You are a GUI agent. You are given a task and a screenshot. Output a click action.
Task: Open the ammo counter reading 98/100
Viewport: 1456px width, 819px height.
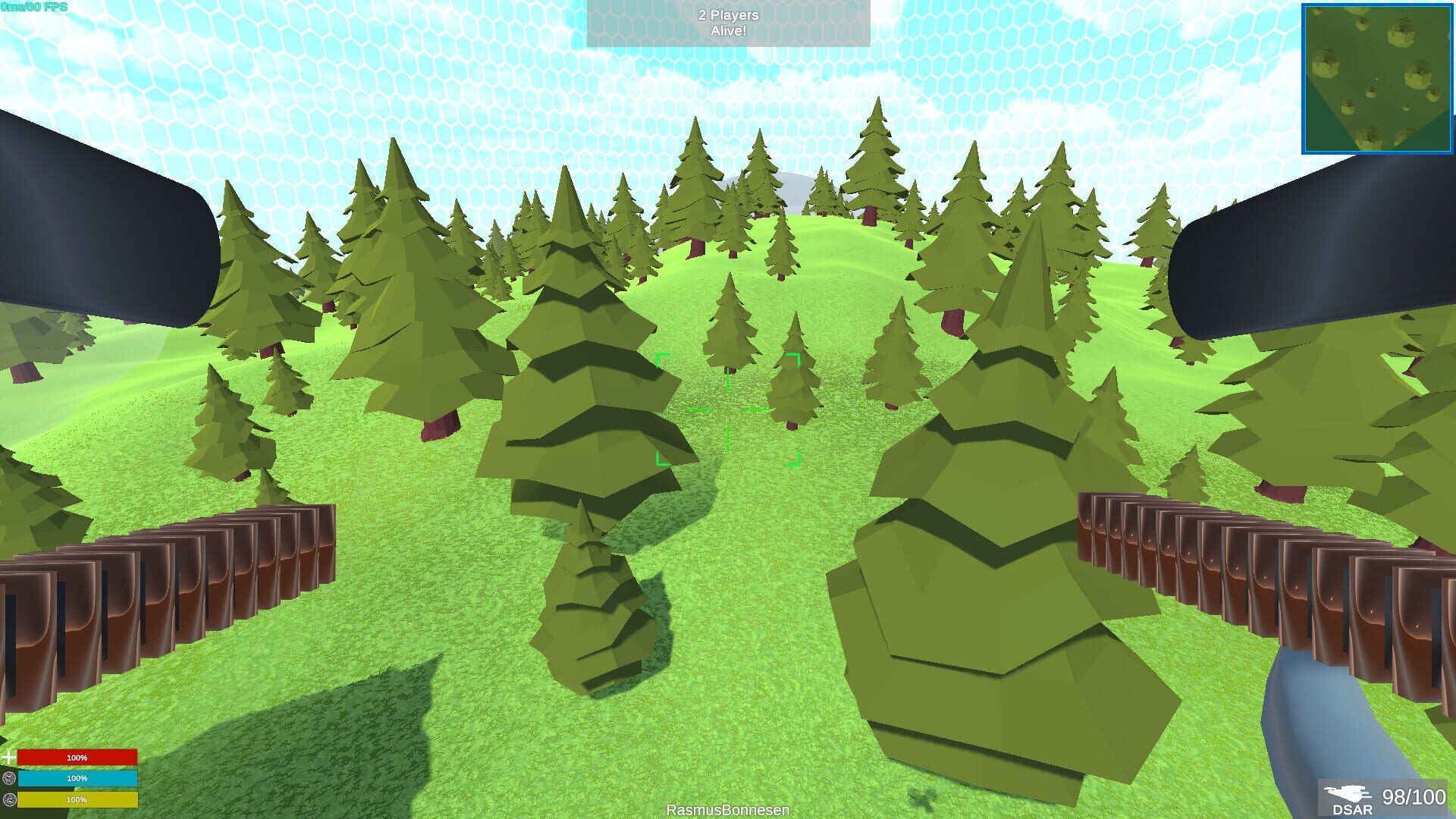(1413, 797)
